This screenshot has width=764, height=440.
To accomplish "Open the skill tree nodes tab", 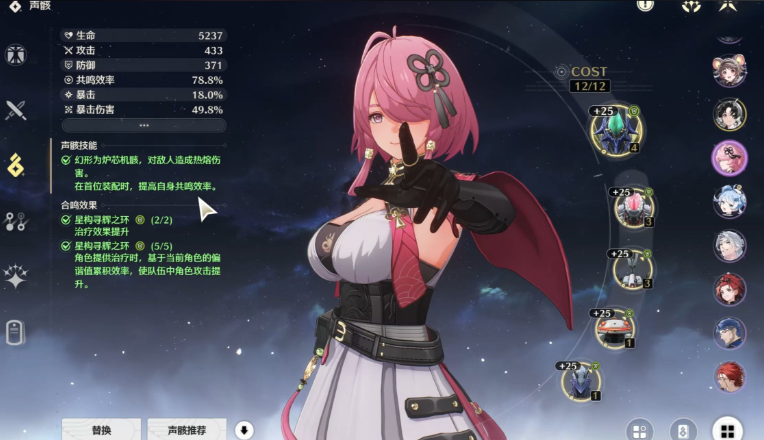I will tap(16, 221).
